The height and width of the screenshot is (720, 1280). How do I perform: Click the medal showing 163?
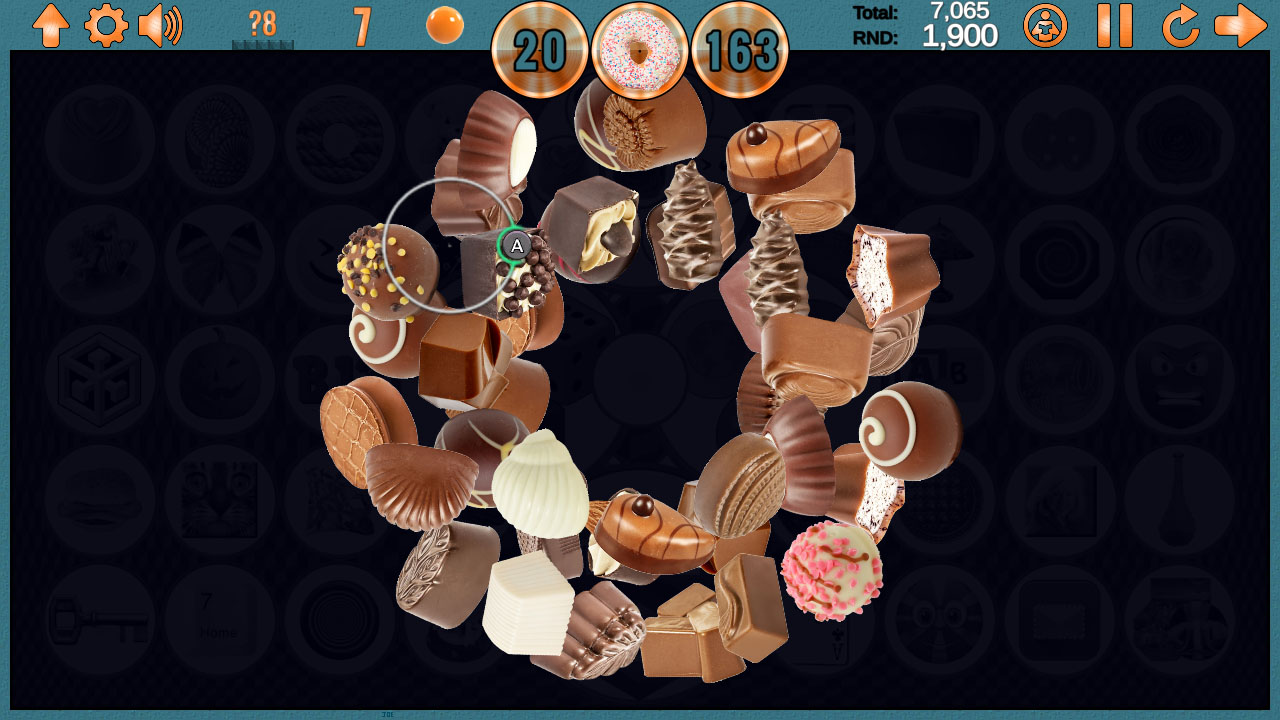point(742,47)
